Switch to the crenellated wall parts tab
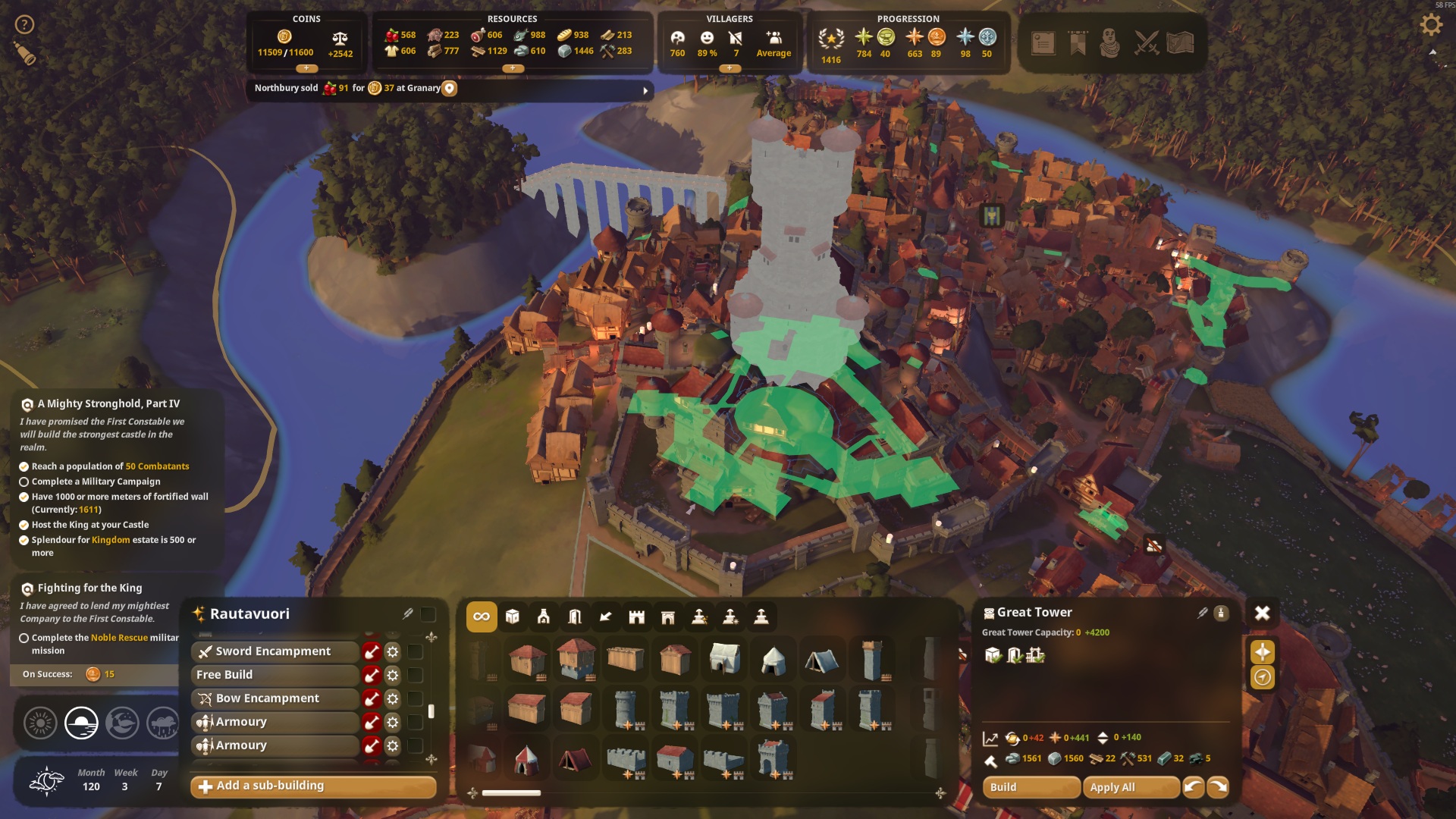 pyautogui.click(x=636, y=617)
